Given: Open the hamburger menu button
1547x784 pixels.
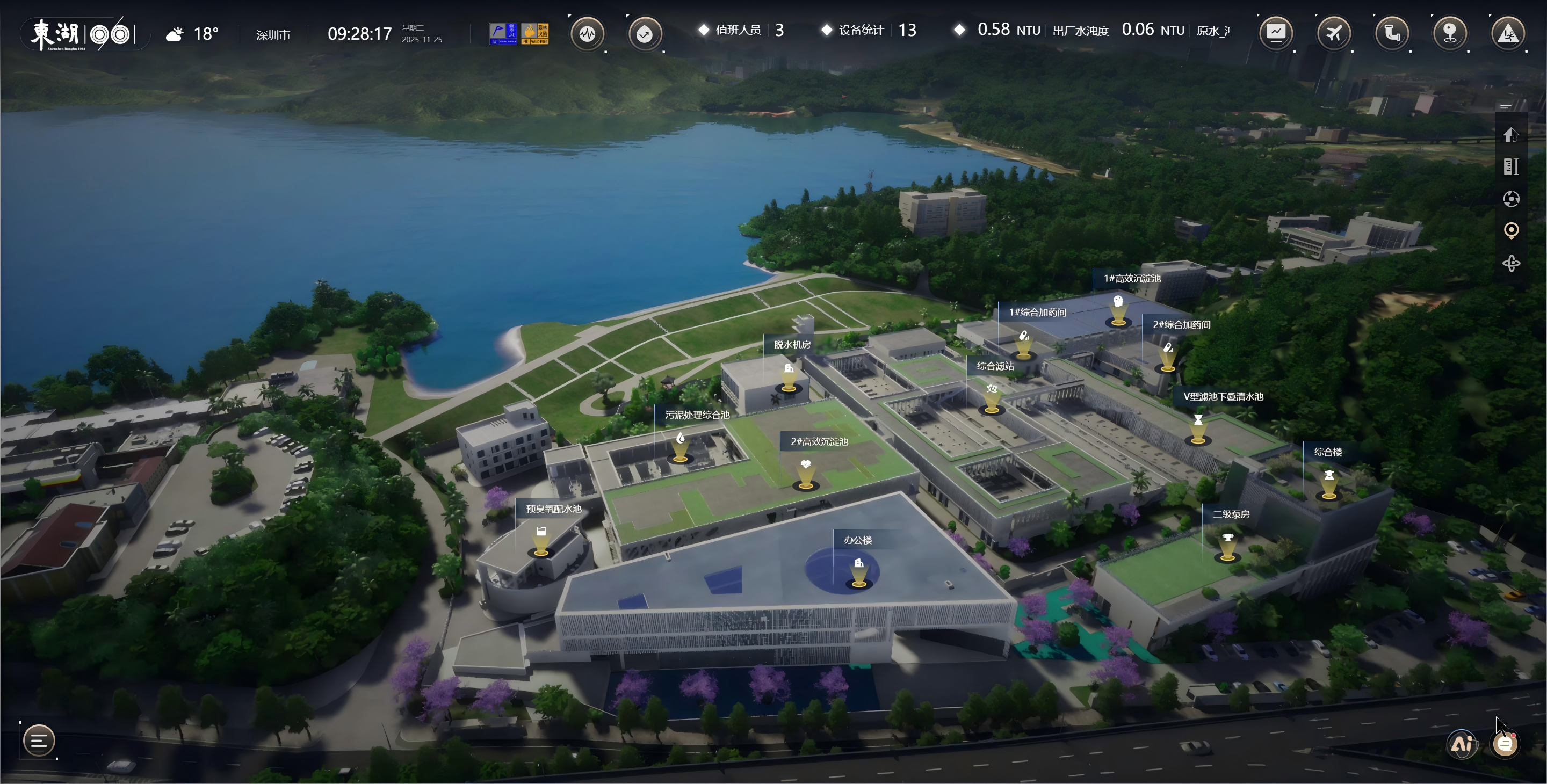Looking at the screenshot, I should pos(39,741).
